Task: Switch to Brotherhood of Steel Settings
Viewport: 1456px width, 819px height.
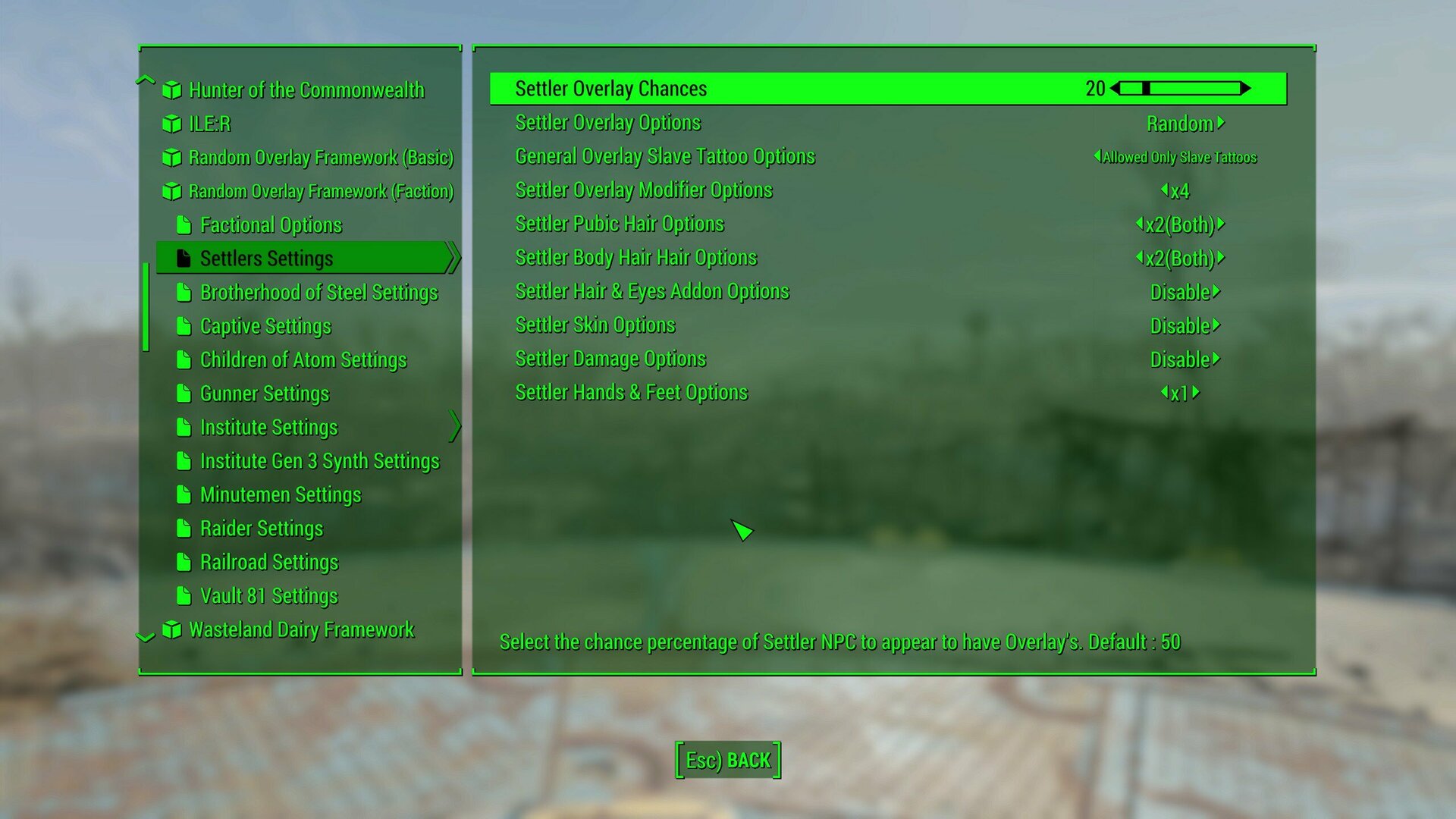Action: pos(318,292)
